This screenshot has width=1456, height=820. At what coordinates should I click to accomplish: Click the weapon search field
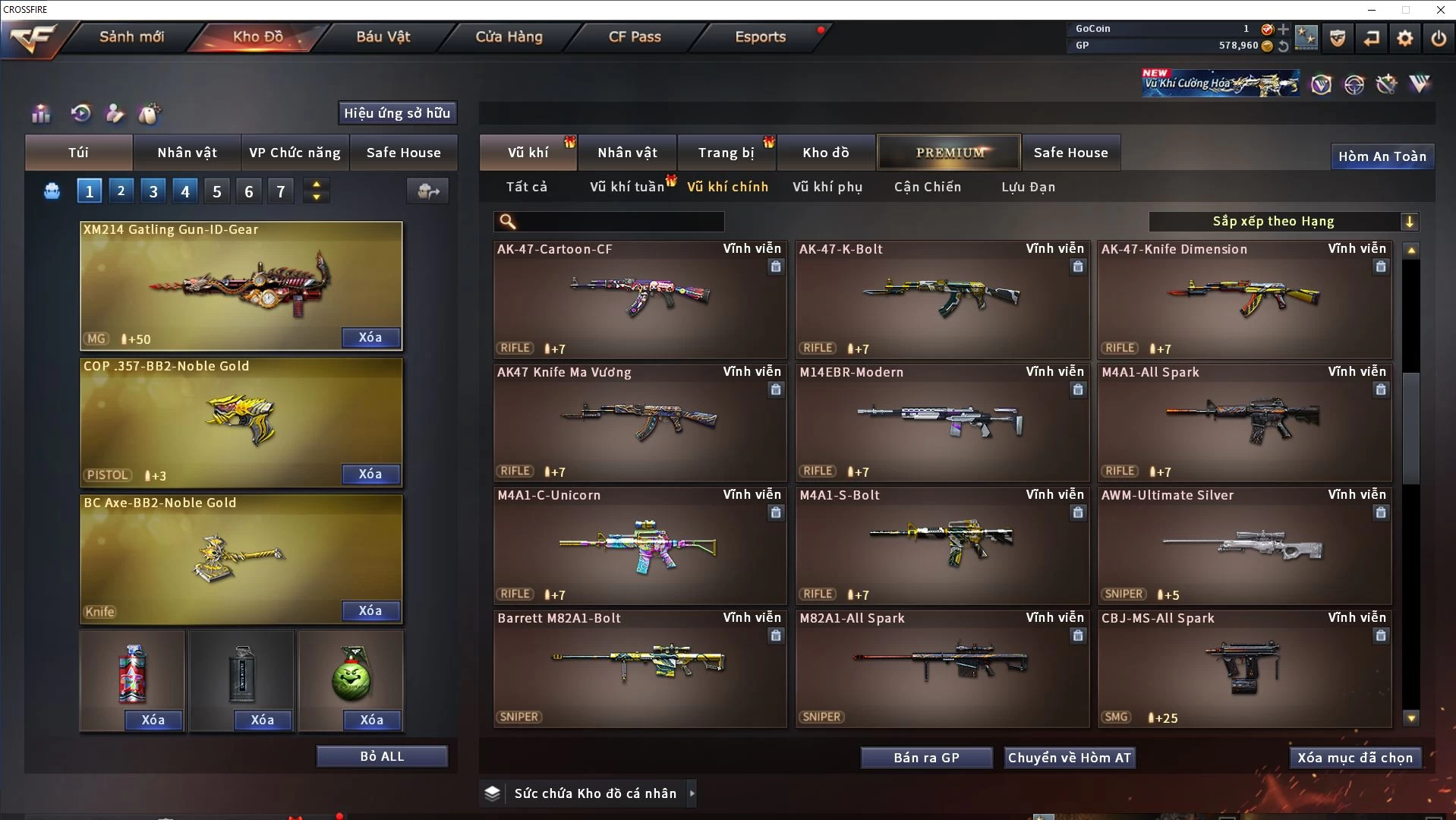[619, 222]
